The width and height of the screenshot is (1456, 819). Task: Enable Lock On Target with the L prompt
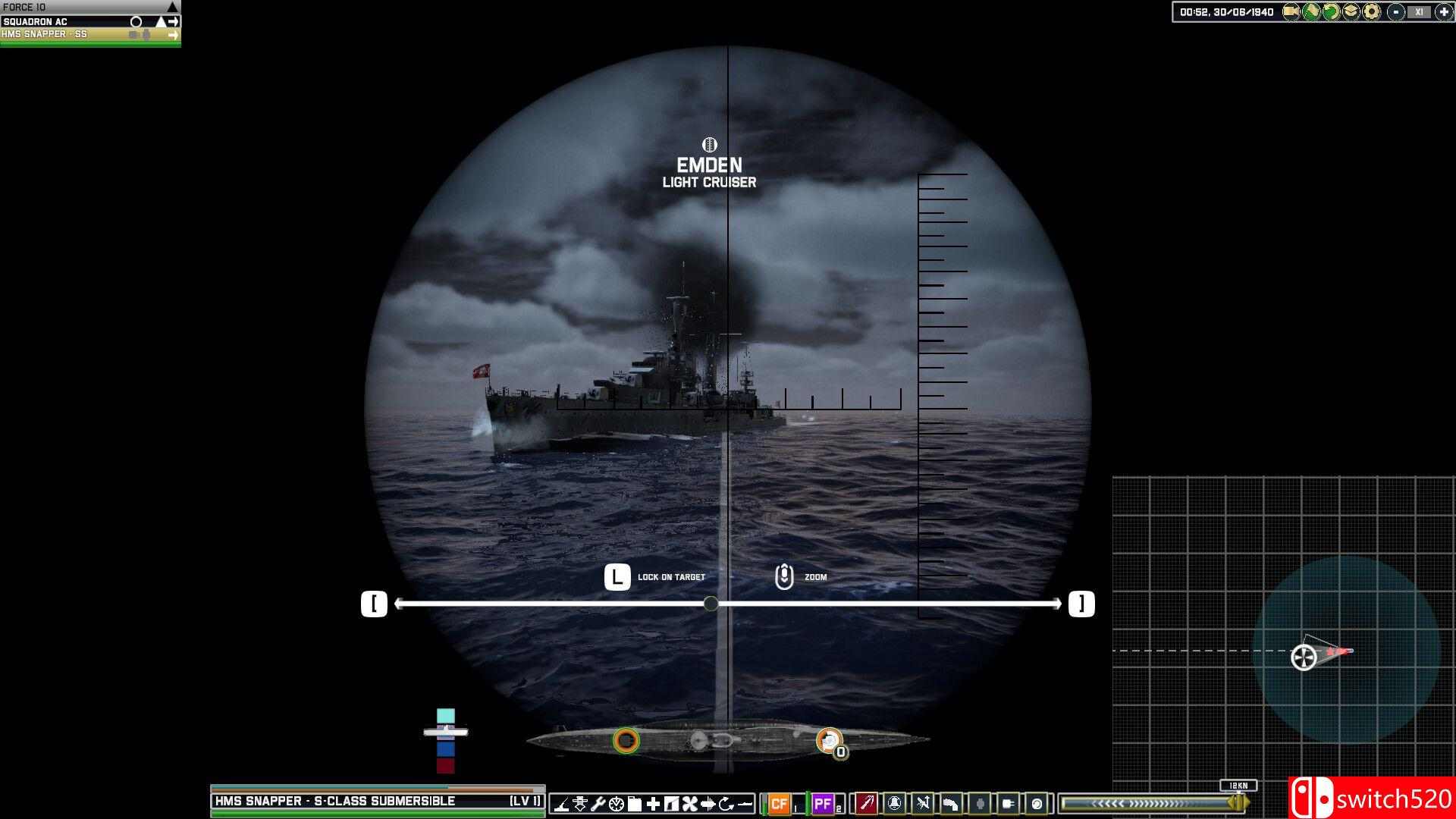click(617, 576)
